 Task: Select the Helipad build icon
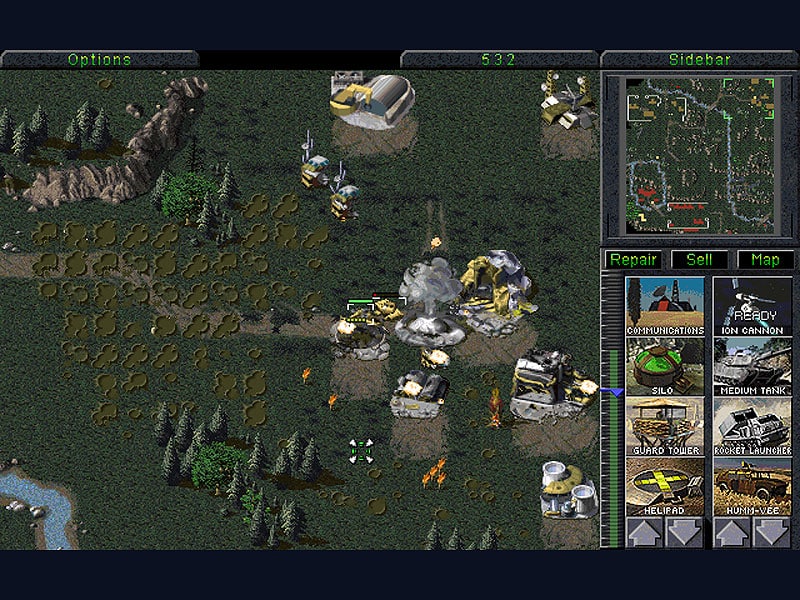(x=665, y=486)
